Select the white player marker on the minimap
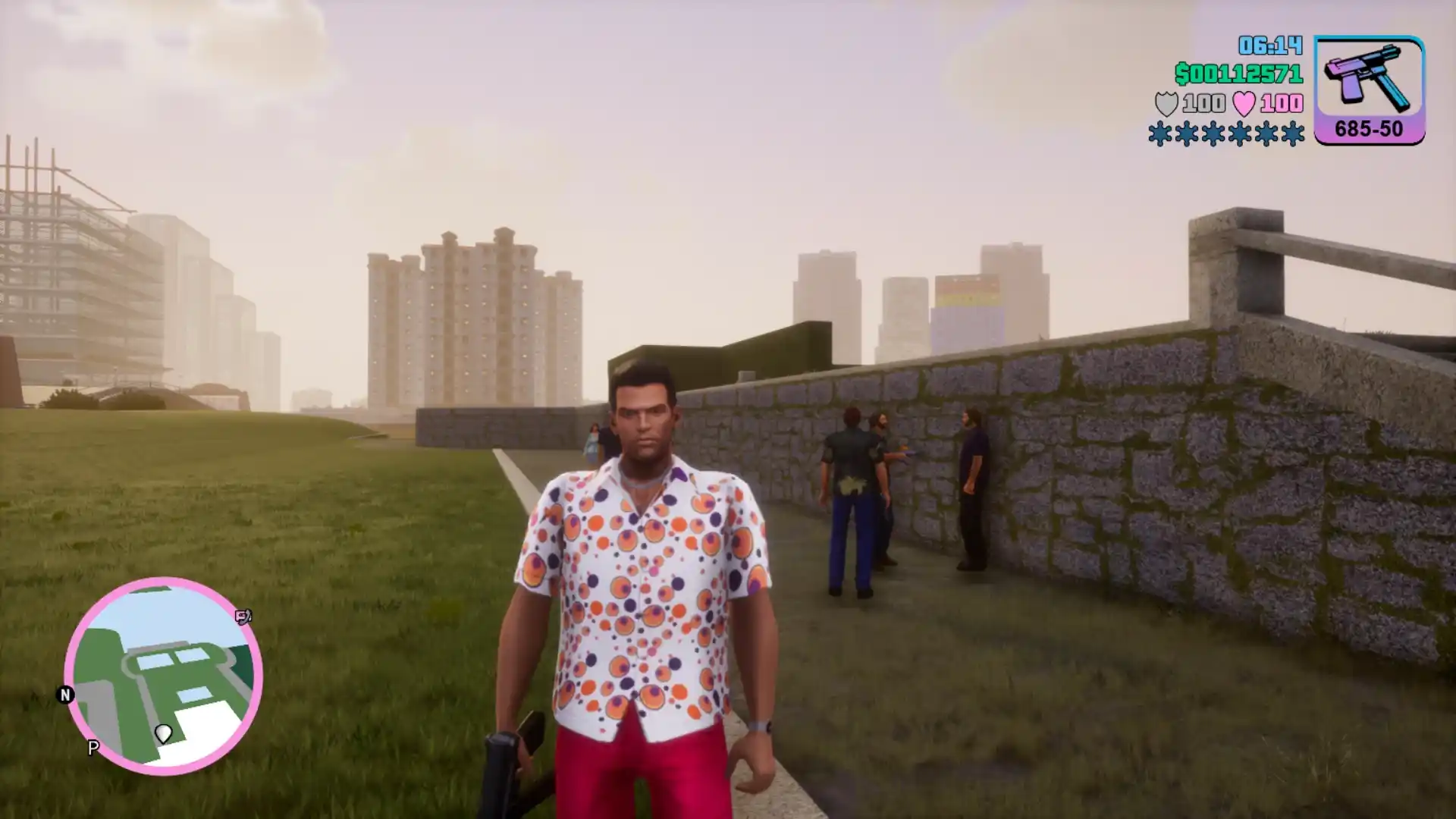 click(163, 733)
